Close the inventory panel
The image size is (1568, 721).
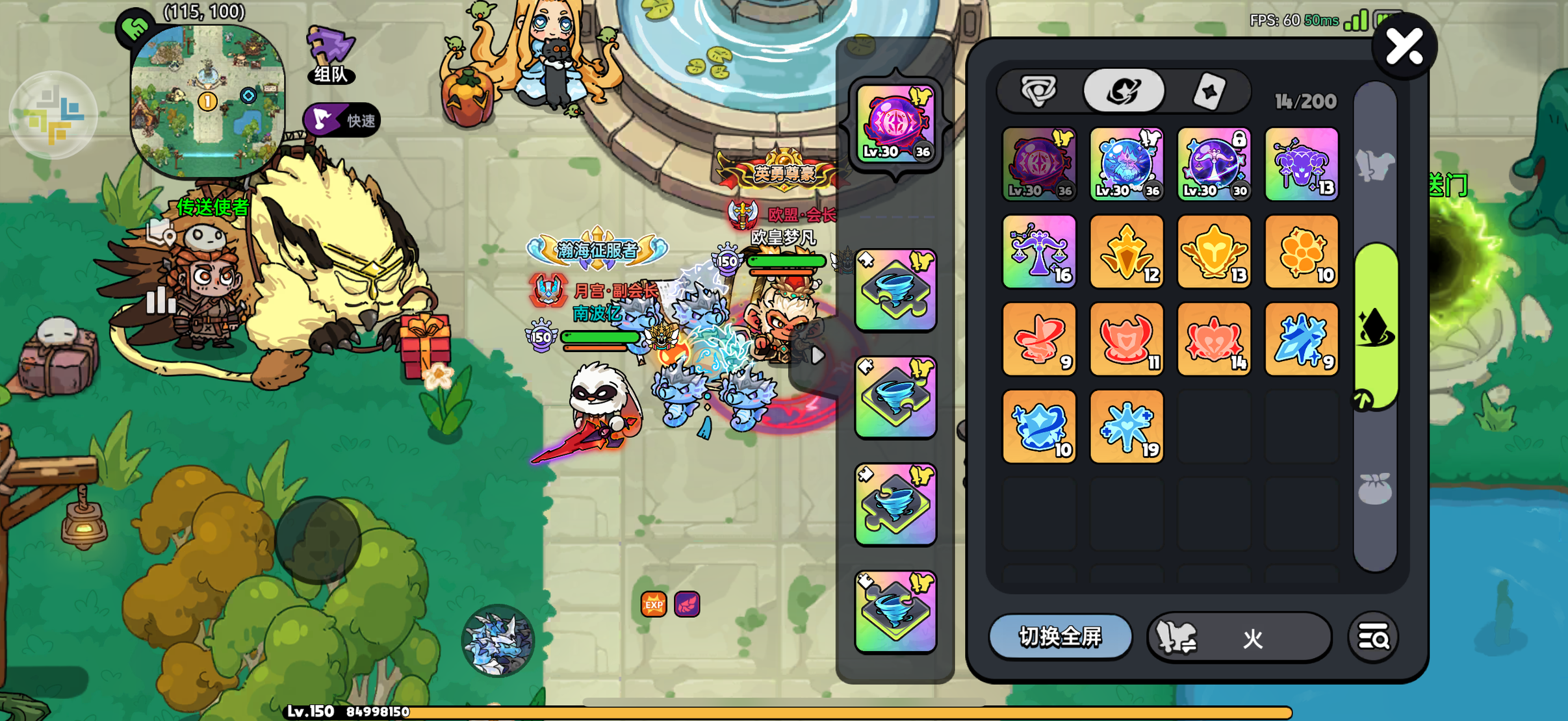[x=1404, y=47]
